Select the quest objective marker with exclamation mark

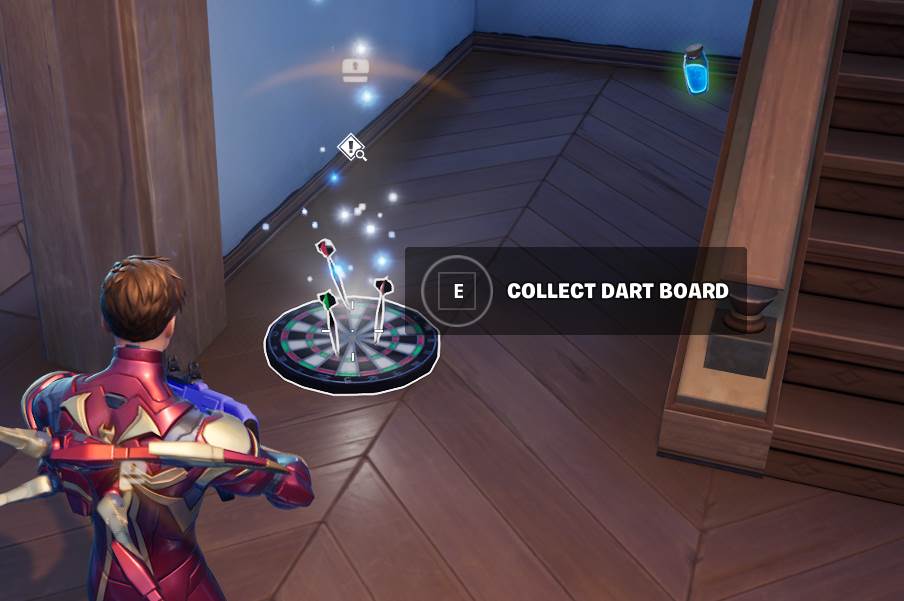(x=351, y=147)
